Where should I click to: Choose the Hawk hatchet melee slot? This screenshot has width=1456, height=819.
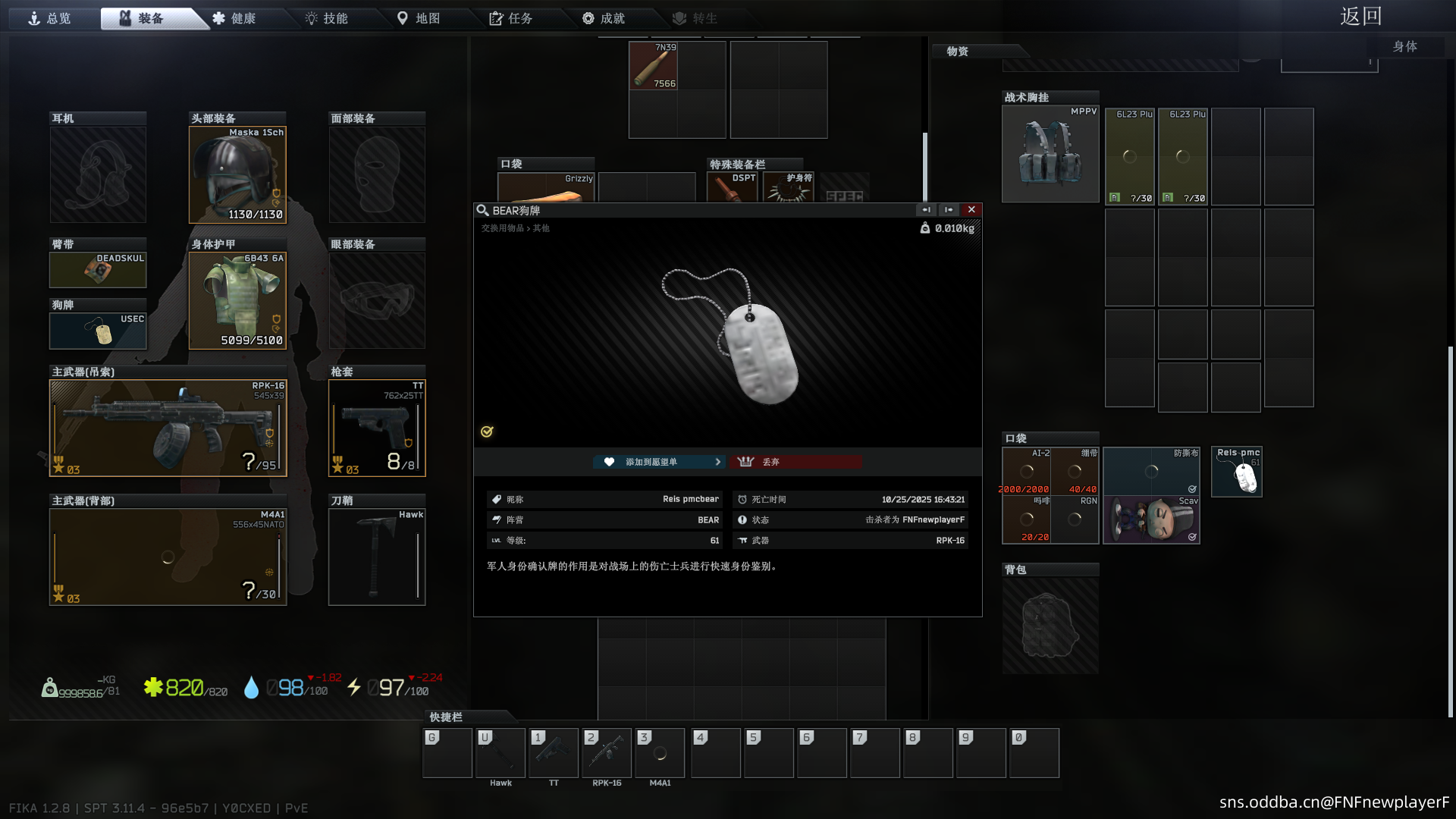(x=377, y=557)
